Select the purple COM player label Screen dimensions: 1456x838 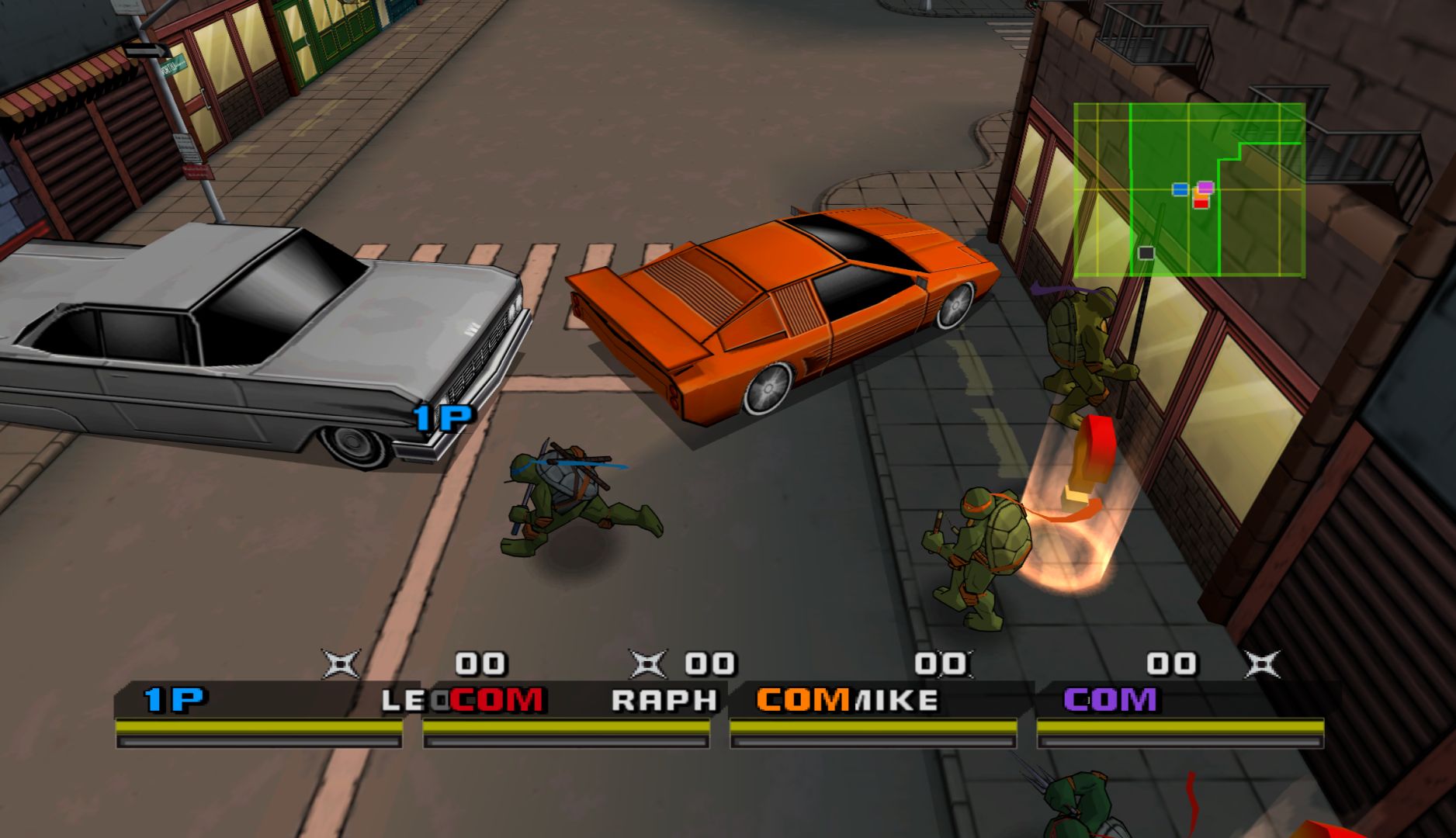click(1110, 700)
